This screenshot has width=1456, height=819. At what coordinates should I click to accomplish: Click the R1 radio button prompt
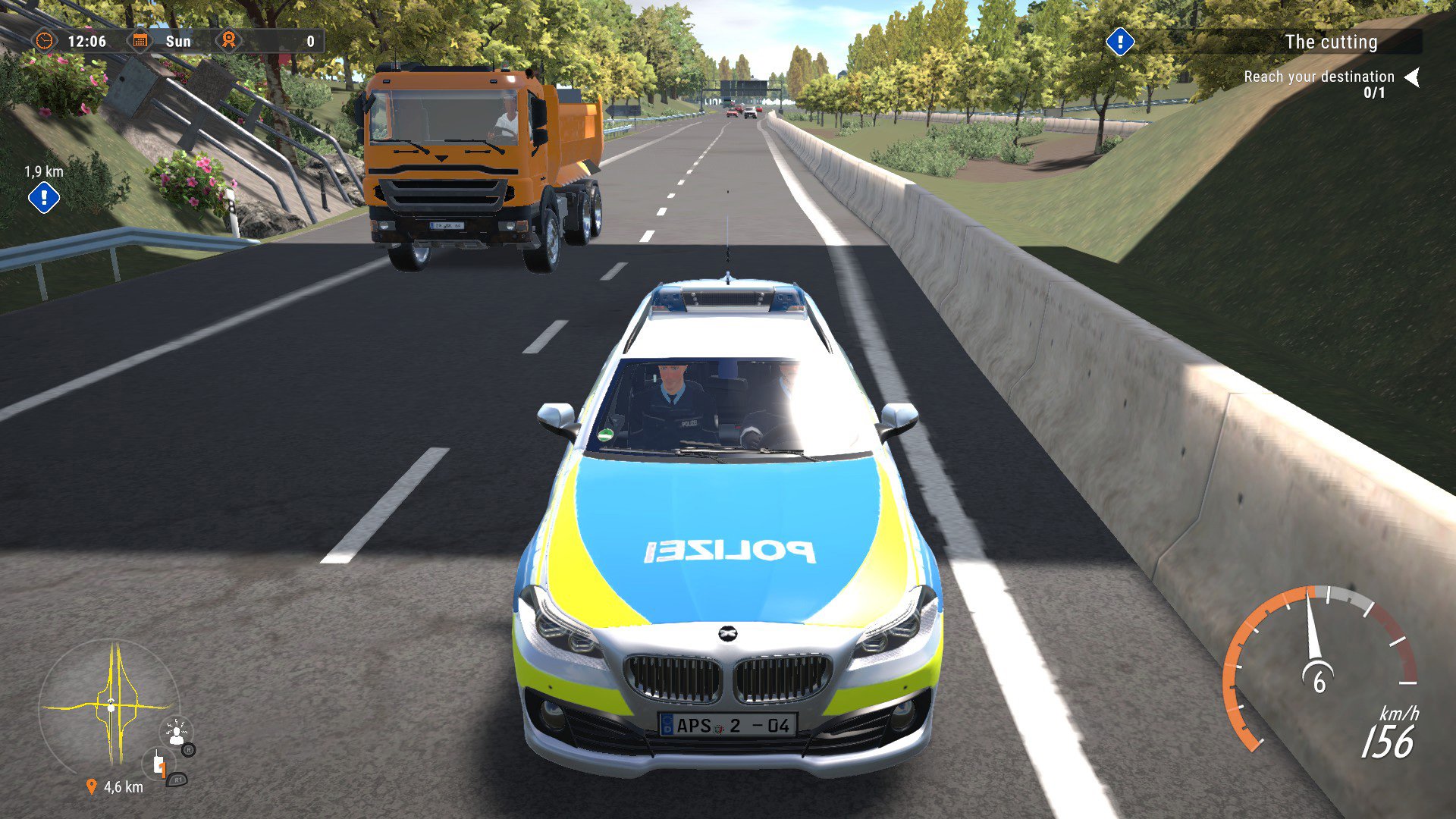pos(178,780)
